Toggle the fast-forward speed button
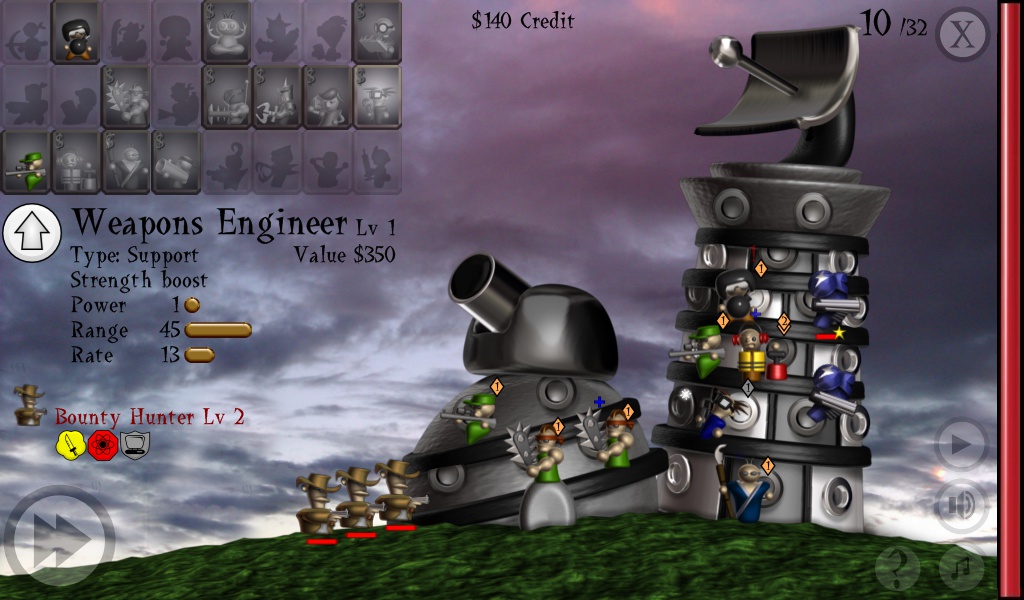The width and height of the screenshot is (1024, 600). [x=57, y=542]
